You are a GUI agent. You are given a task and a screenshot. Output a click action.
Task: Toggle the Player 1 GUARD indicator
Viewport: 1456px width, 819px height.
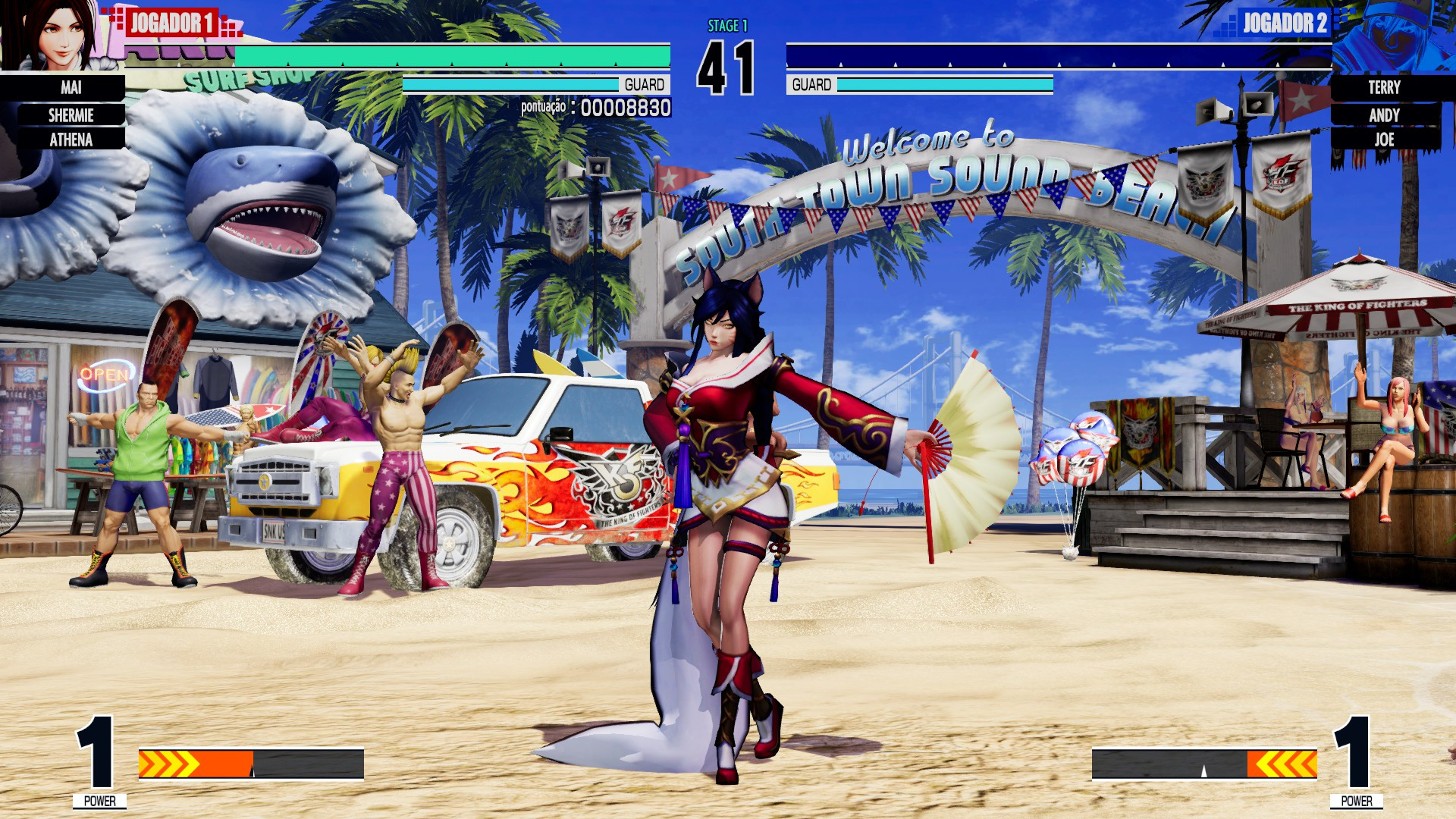645,85
